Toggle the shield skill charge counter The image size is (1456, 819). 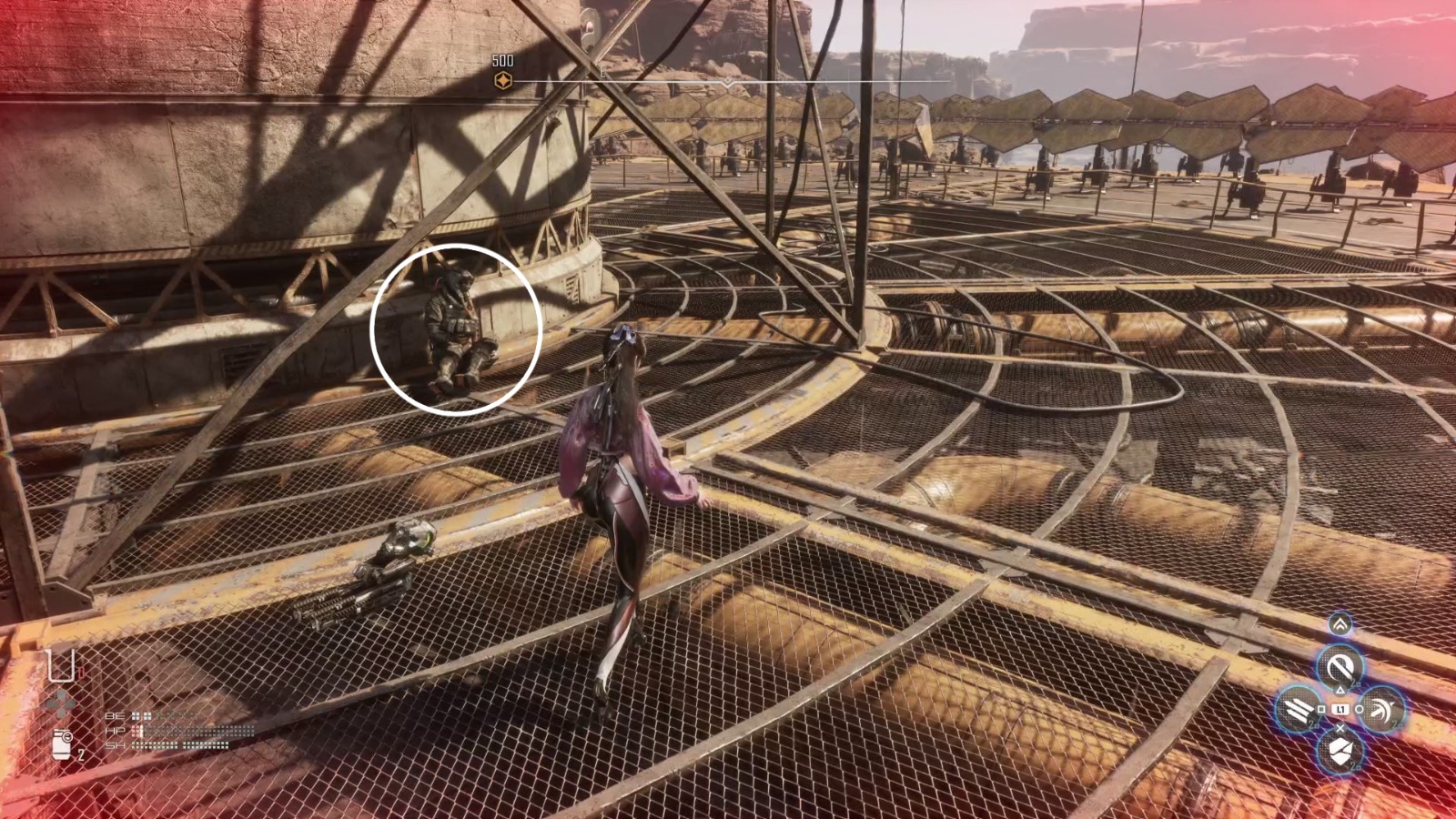1355,765
